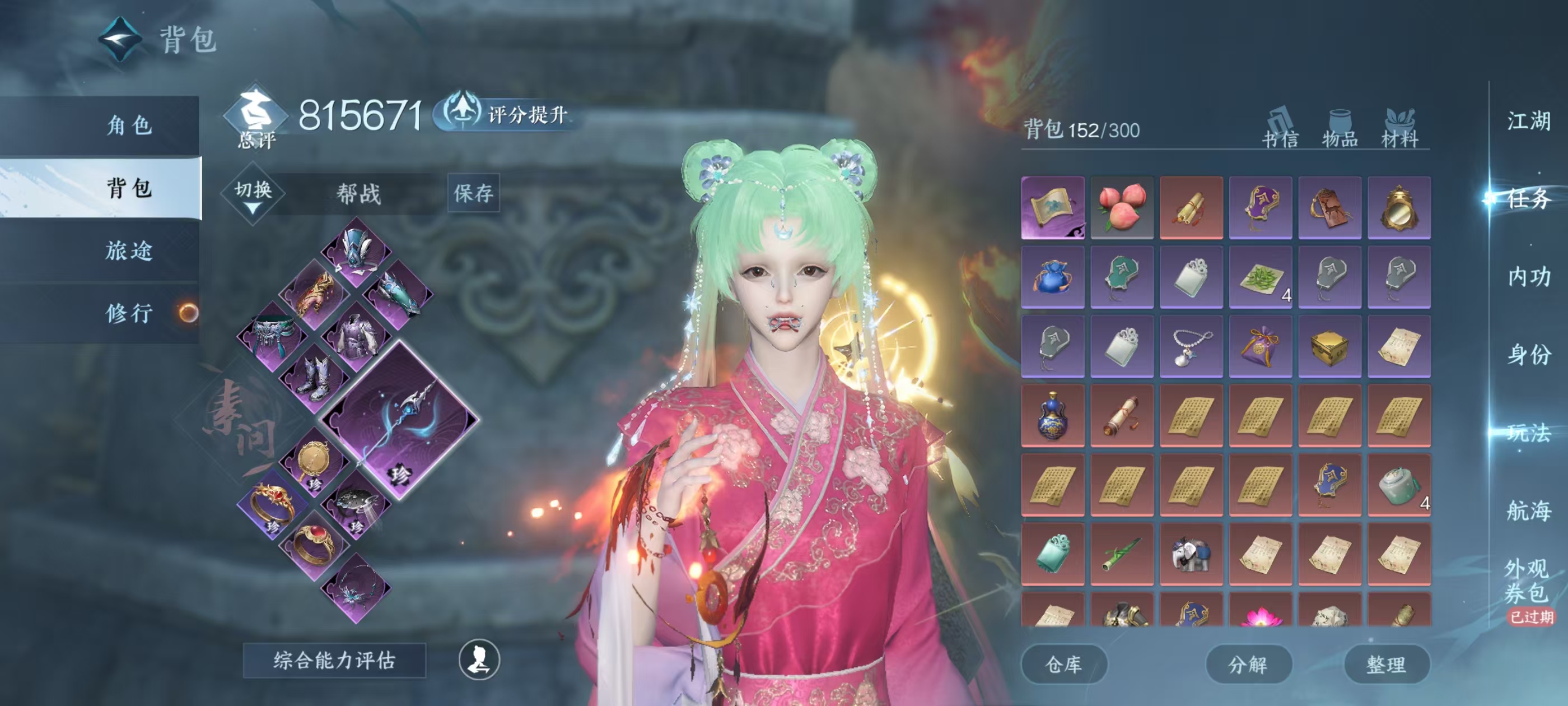The image size is (1568, 706).
Task: Open the 旅途 tab
Action: click(x=129, y=250)
